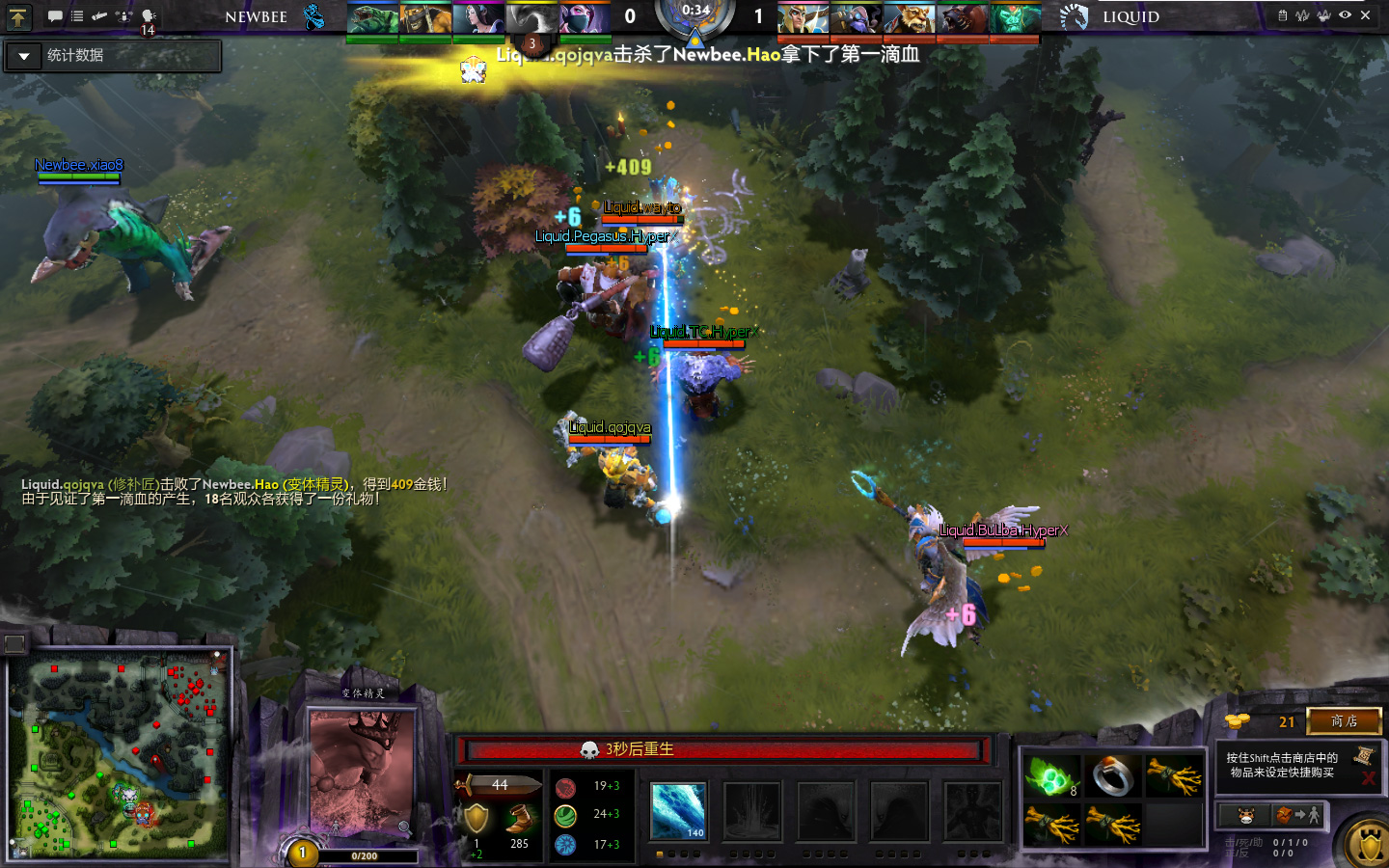Select the silver ring item slot
This screenshot has width=1389, height=868.
pos(1112,776)
